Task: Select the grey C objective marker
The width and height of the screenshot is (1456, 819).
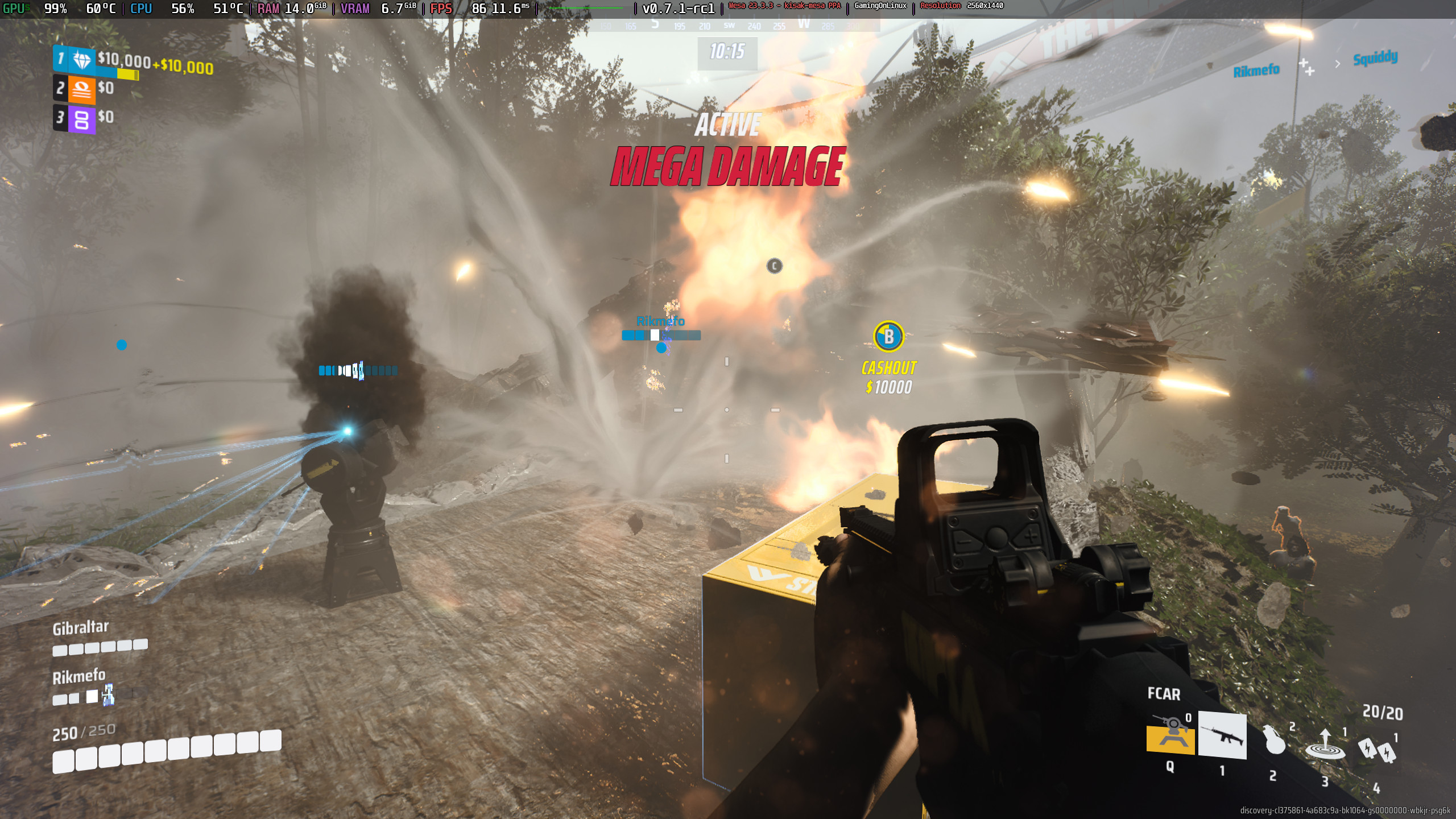Action: [774, 266]
